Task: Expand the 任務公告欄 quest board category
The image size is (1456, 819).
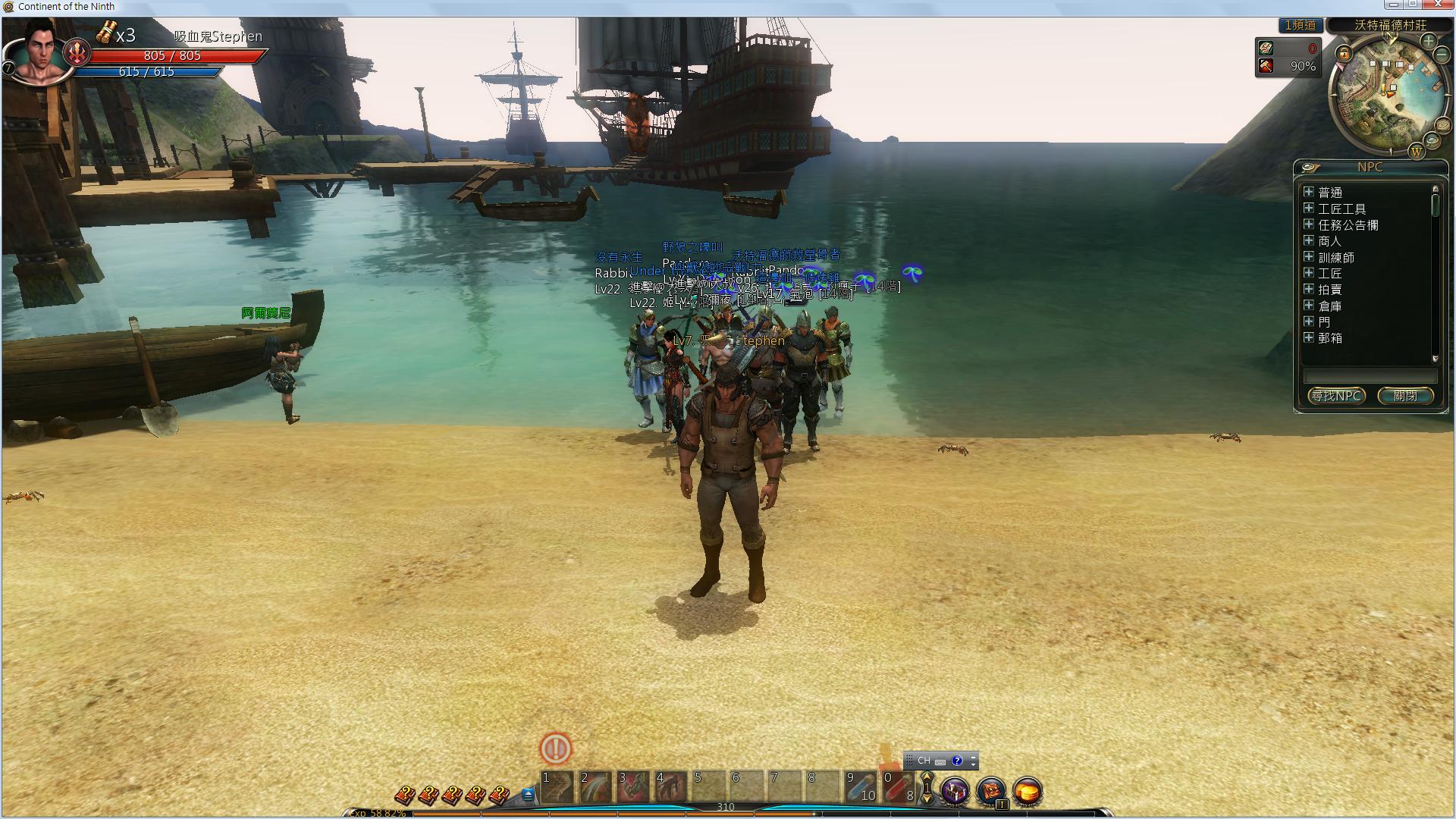Action: point(1309,224)
